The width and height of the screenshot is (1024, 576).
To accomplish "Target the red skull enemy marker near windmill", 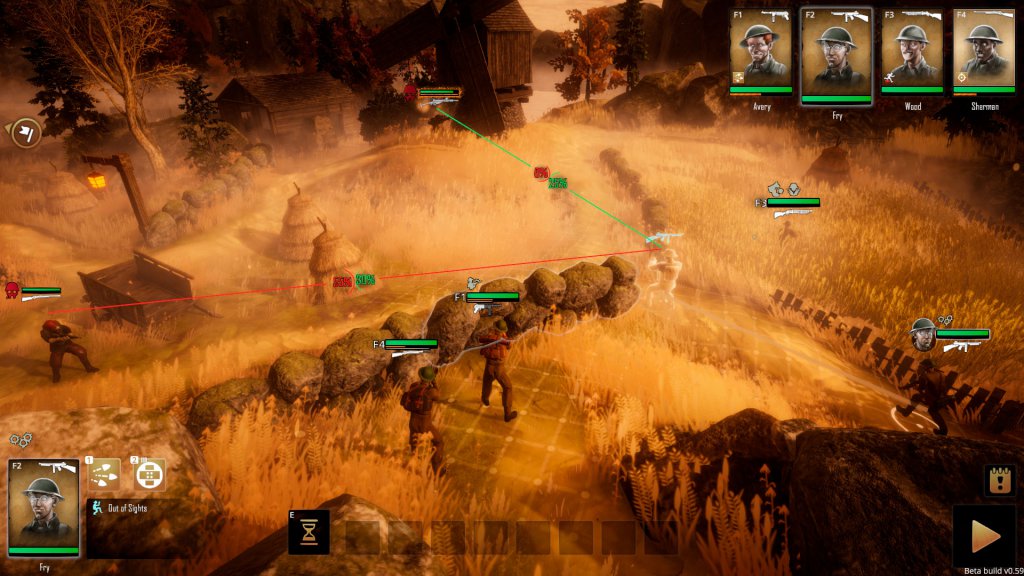I will [x=410, y=93].
